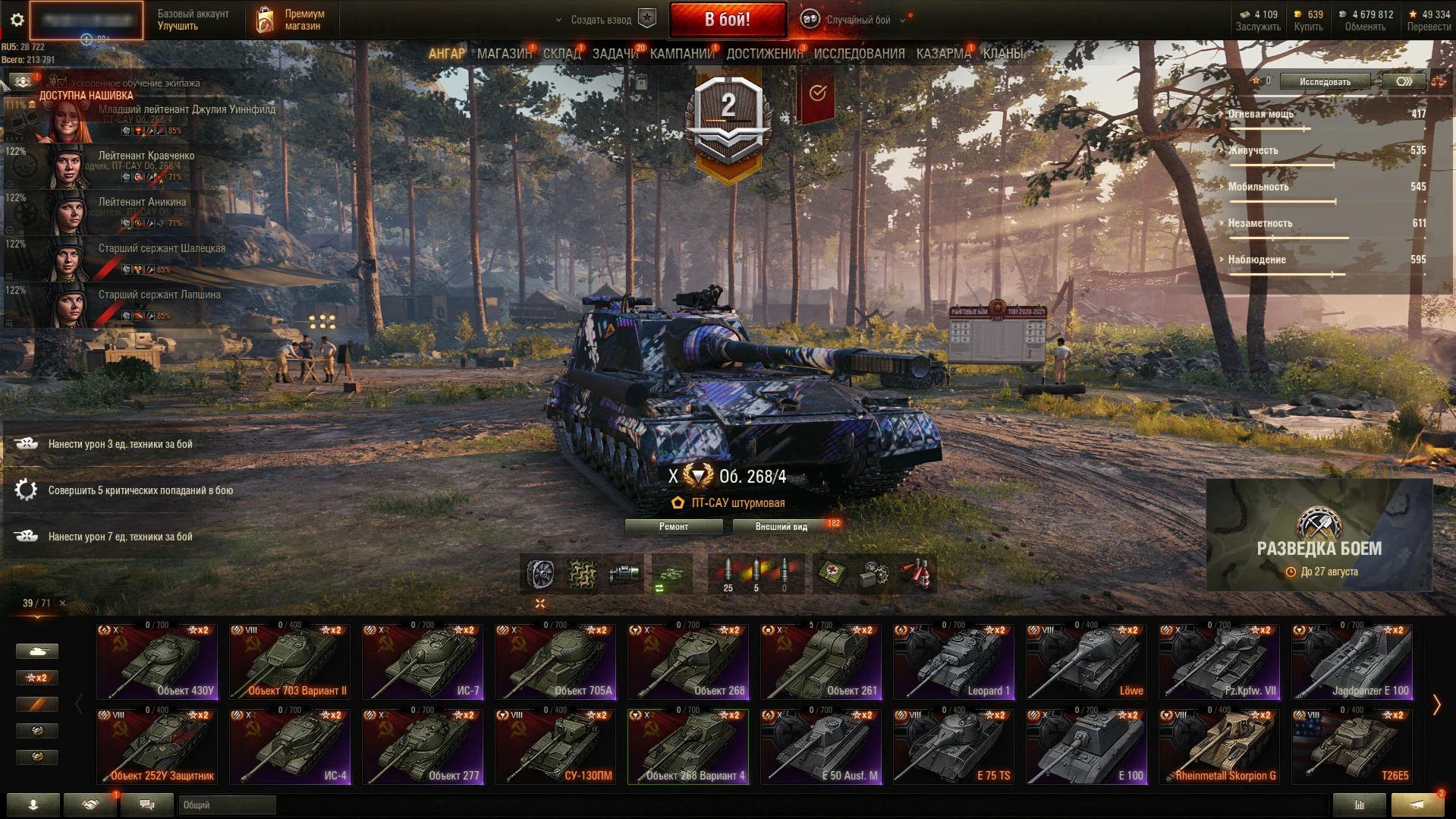1456x819 pixels.
Task: Click the Общий chat channel field
Action: pos(227,805)
